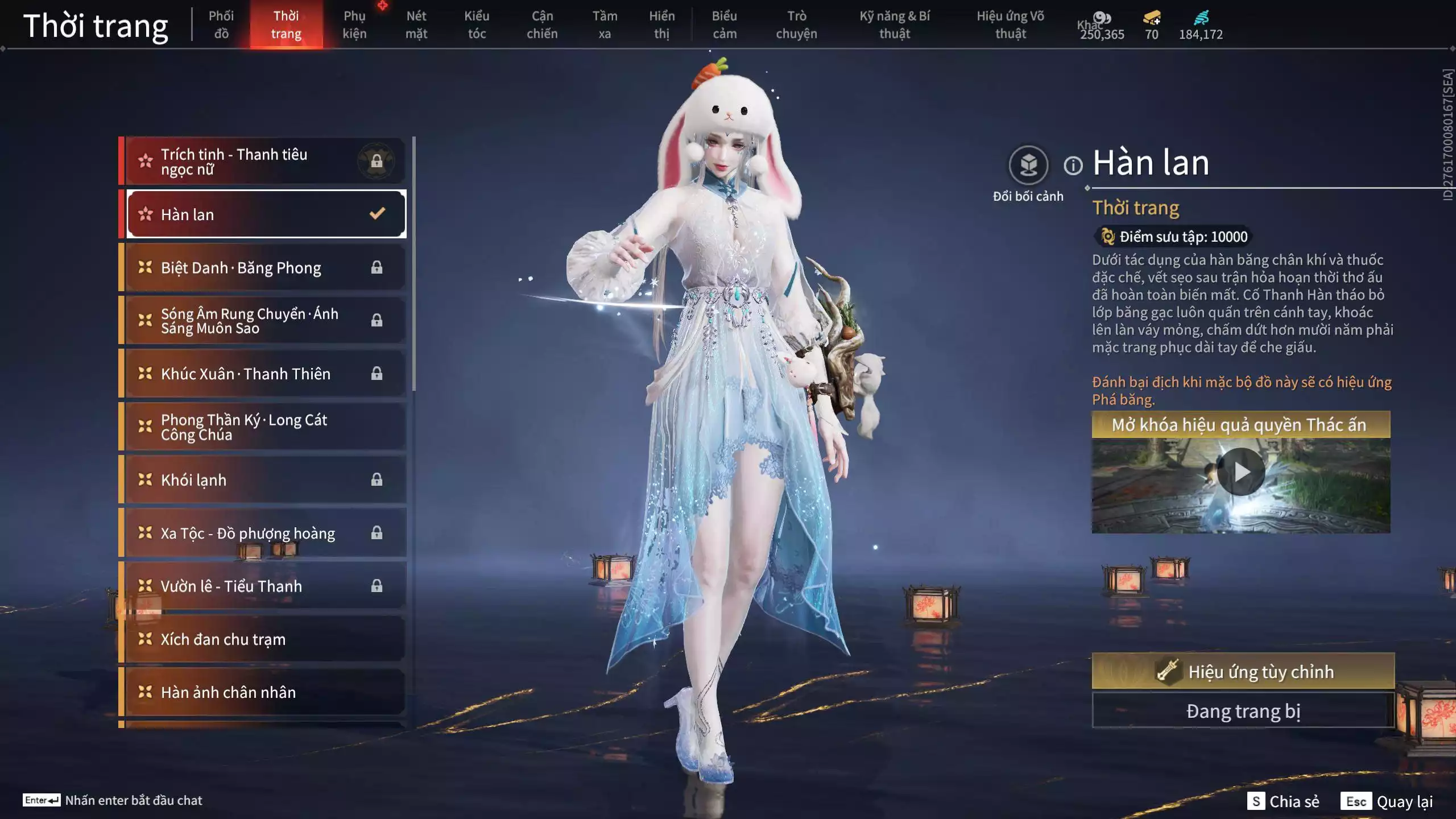Screen dimensions: 1456x819
Task: Switch to the Biểu cảm tab
Action: coord(725,24)
